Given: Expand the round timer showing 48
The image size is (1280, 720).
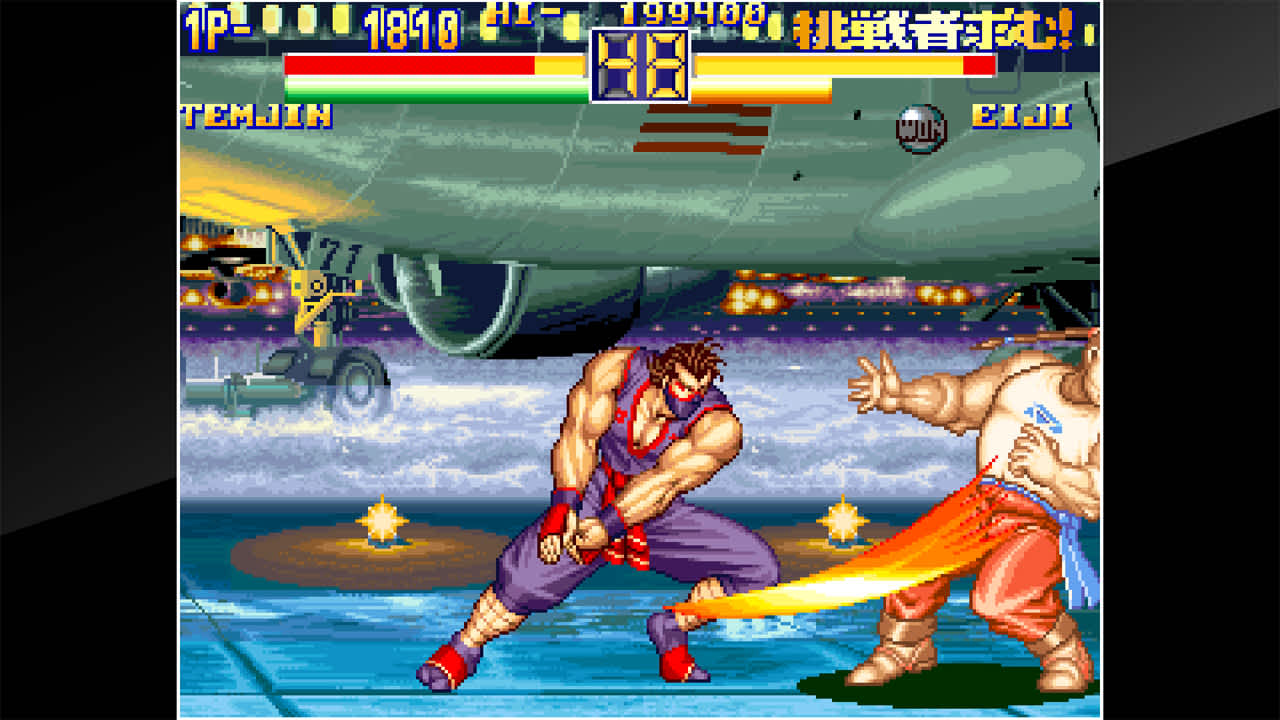Looking at the screenshot, I should point(640,65).
